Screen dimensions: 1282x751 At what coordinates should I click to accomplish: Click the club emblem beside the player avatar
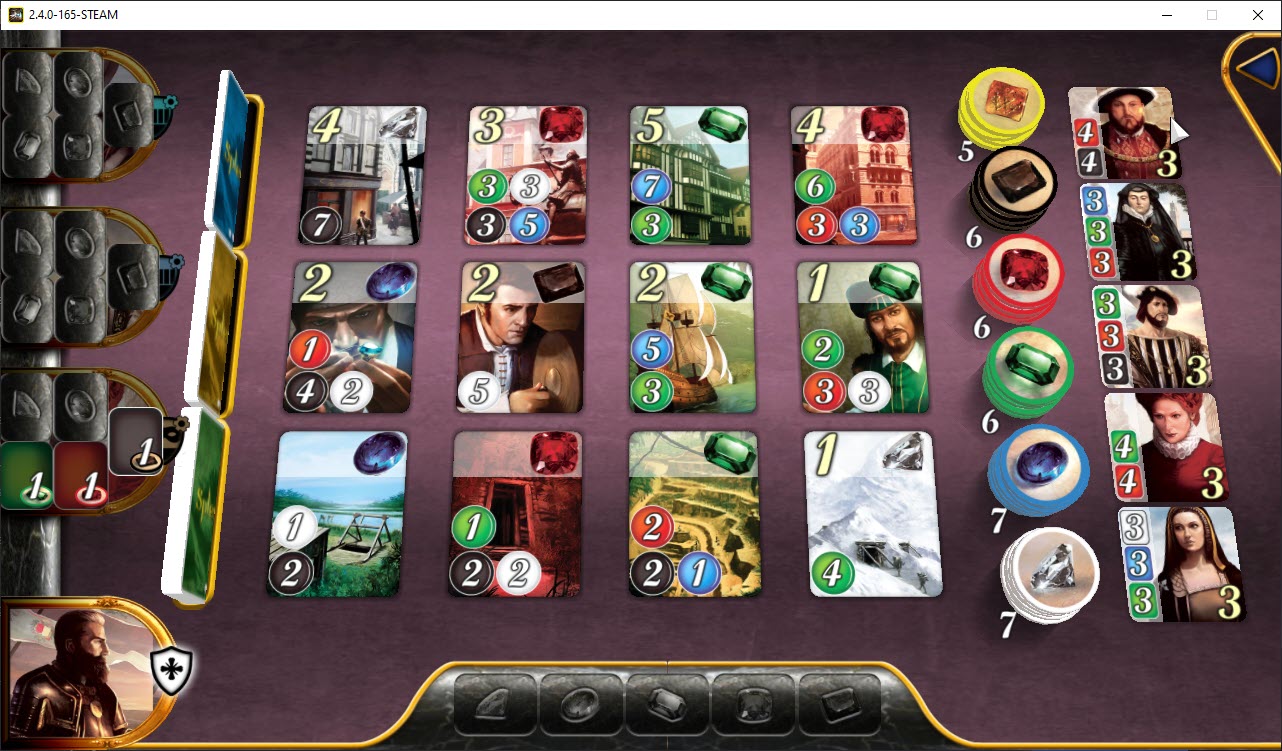[x=172, y=672]
